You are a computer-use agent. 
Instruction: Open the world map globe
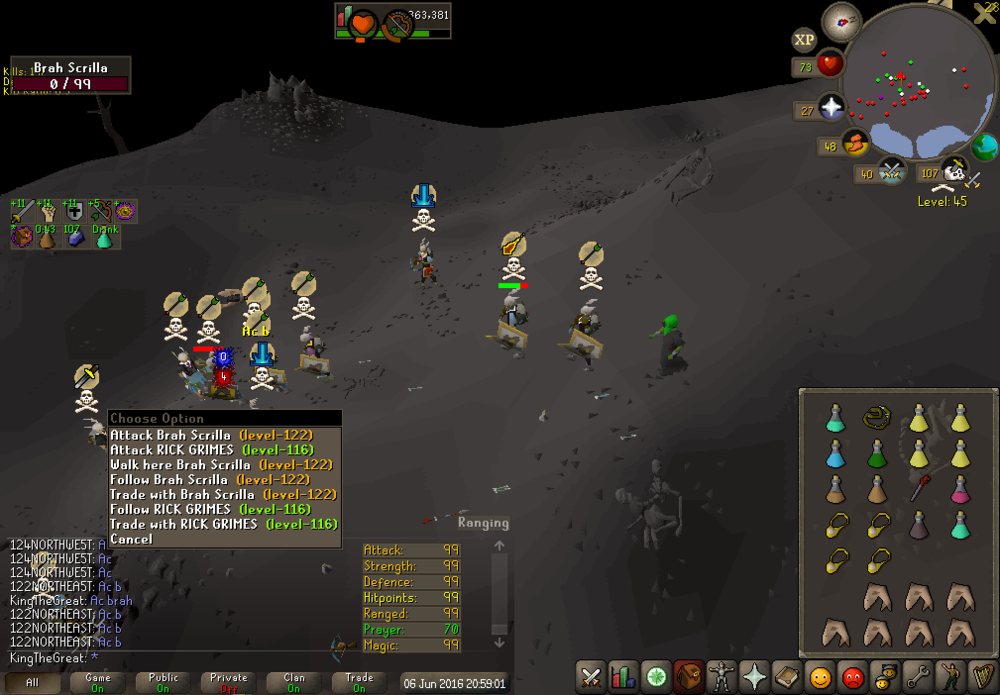click(x=985, y=147)
